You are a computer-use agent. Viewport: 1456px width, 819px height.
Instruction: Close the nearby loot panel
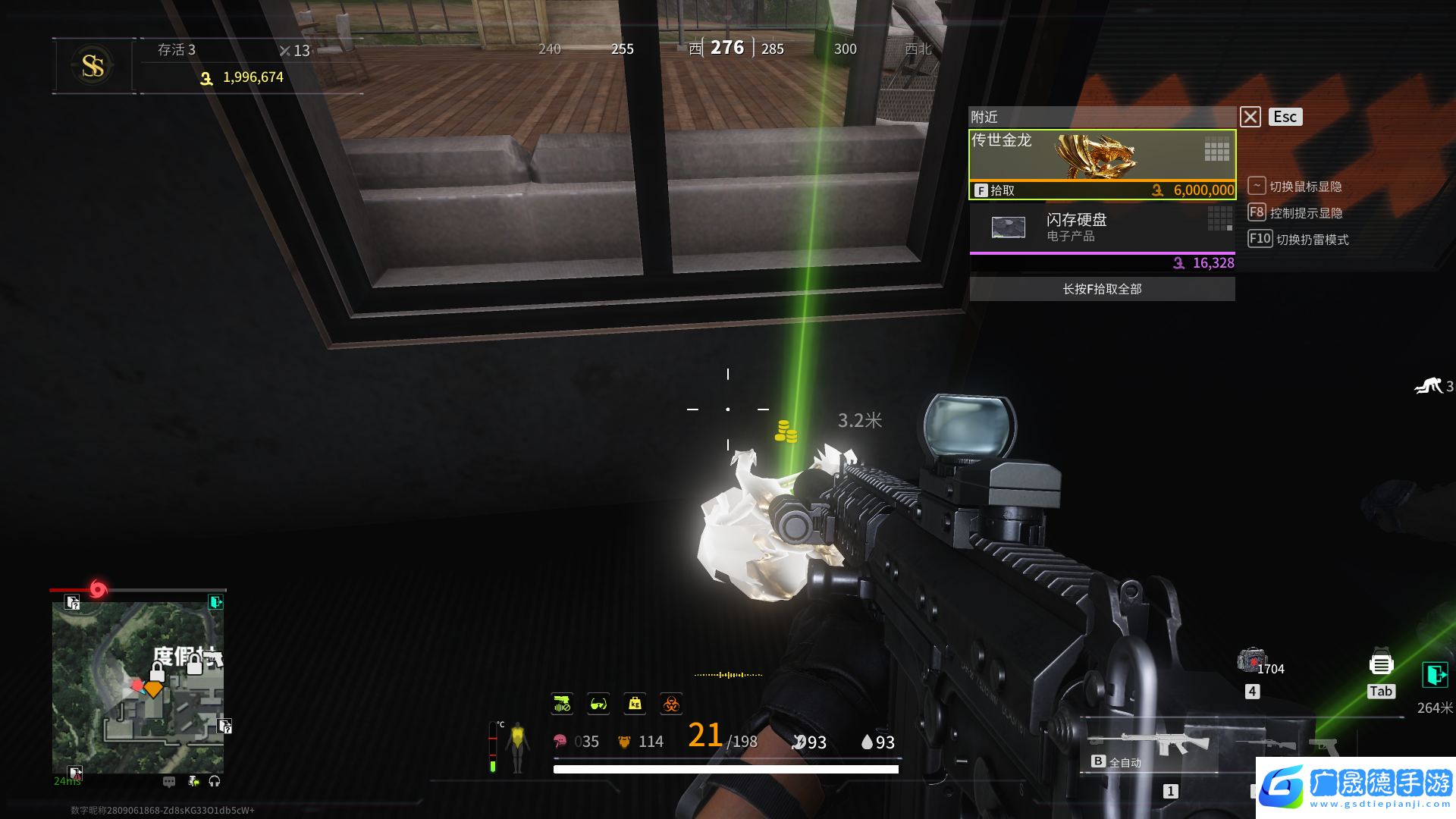(1250, 117)
